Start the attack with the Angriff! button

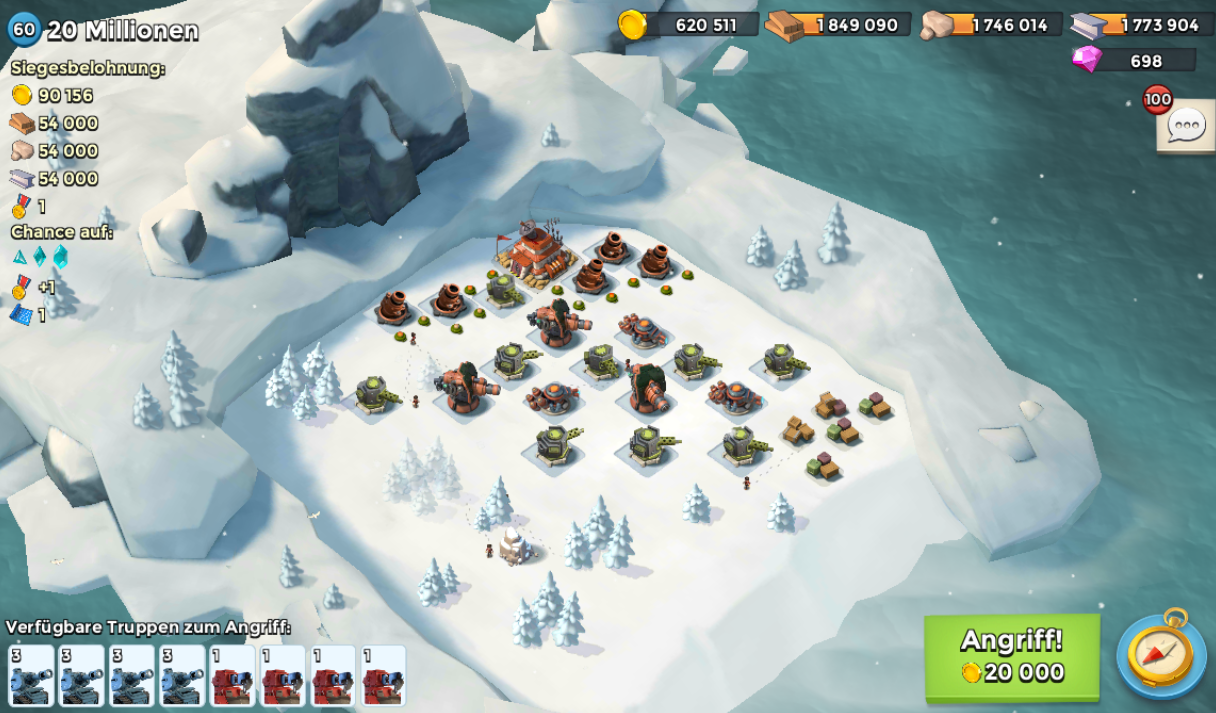[1011, 657]
